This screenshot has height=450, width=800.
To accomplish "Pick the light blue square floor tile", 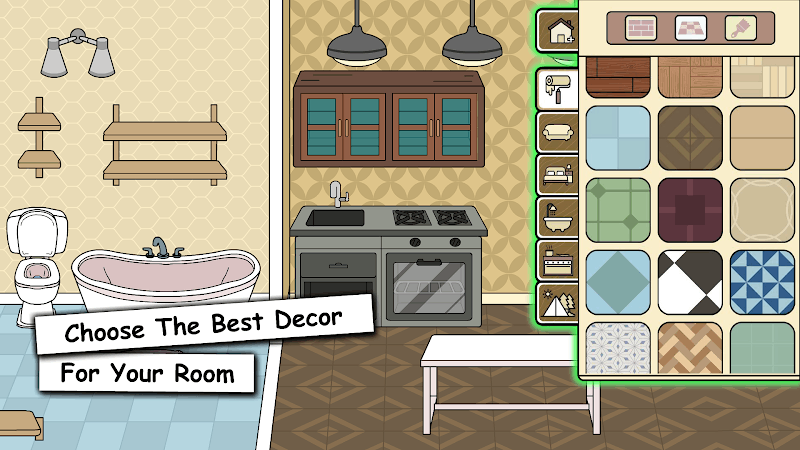I will point(617,138).
